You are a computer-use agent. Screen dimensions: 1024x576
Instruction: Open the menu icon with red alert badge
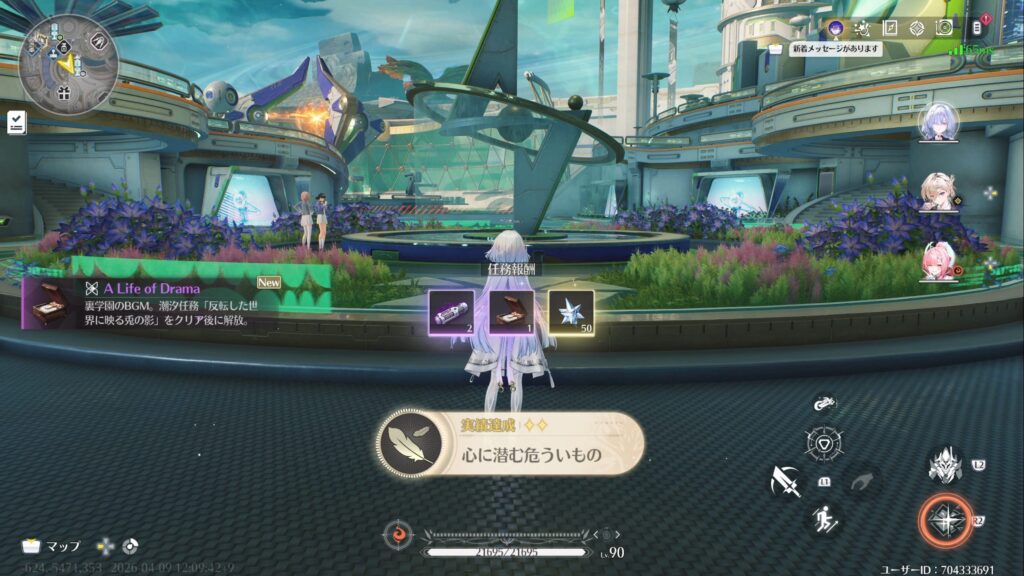click(978, 28)
